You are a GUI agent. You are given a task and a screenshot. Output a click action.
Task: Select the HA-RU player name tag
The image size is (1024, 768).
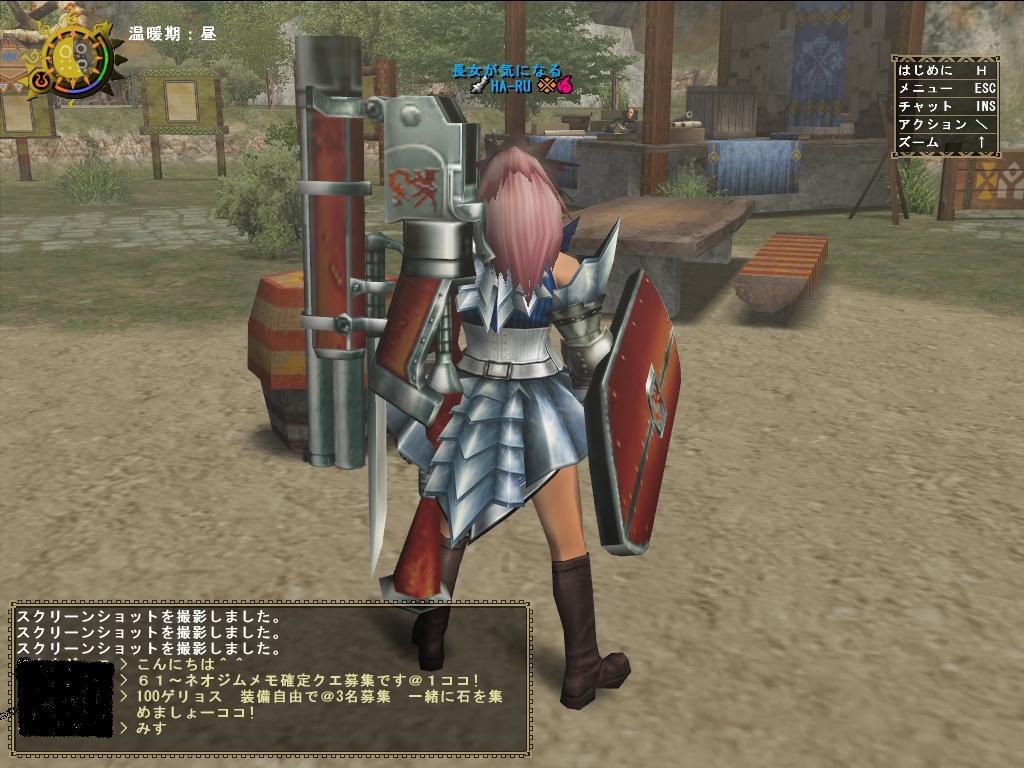pos(510,86)
